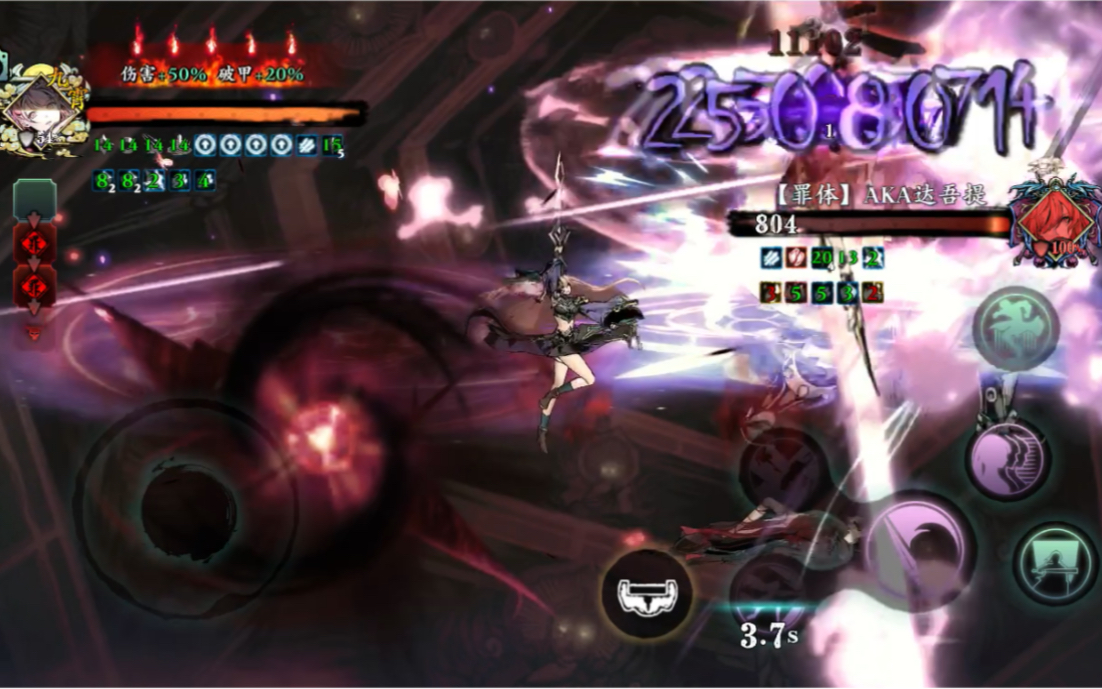Image resolution: width=1102 pixels, height=689 pixels.
Task: Activate the horned mask skill button
Action: pos(647,595)
